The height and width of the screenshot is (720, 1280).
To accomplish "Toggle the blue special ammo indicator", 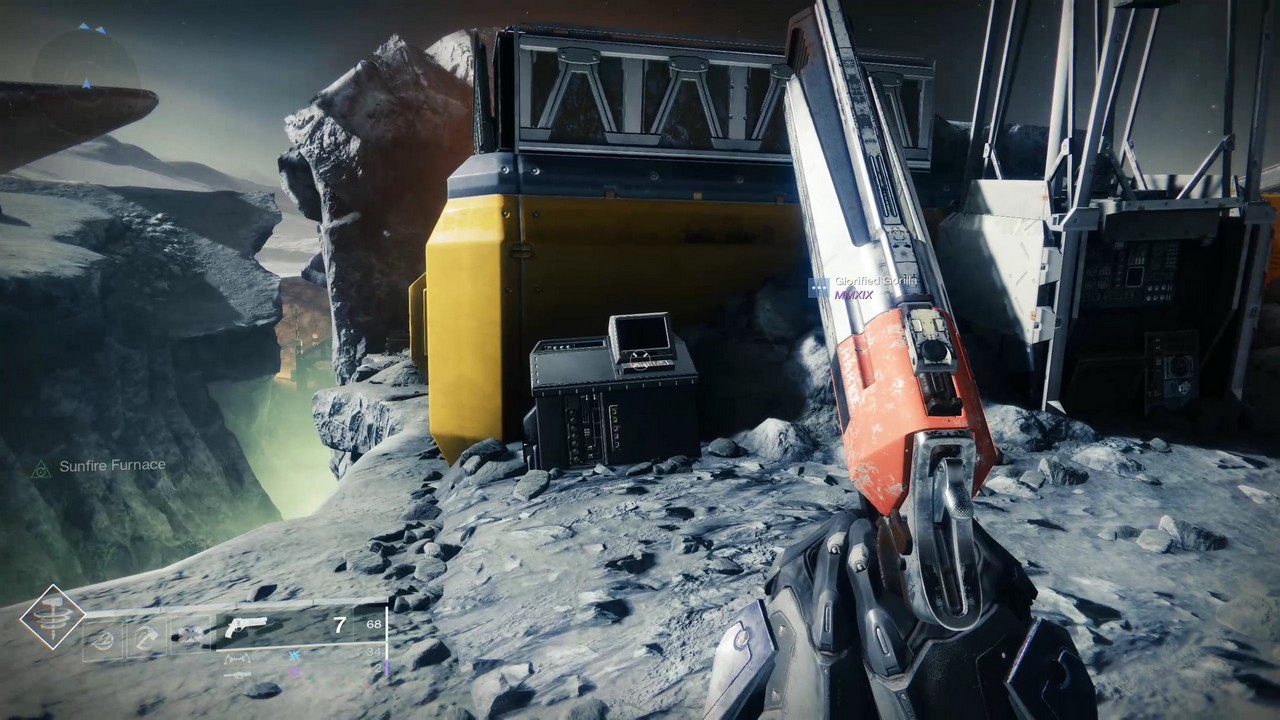I will 294,655.
